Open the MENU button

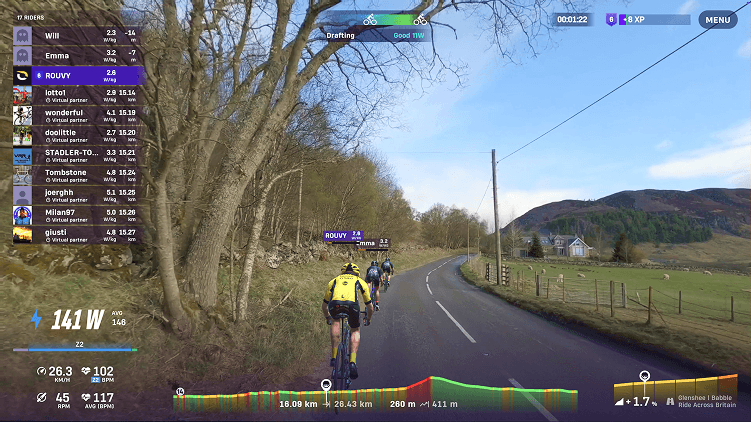[x=718, y=19]
